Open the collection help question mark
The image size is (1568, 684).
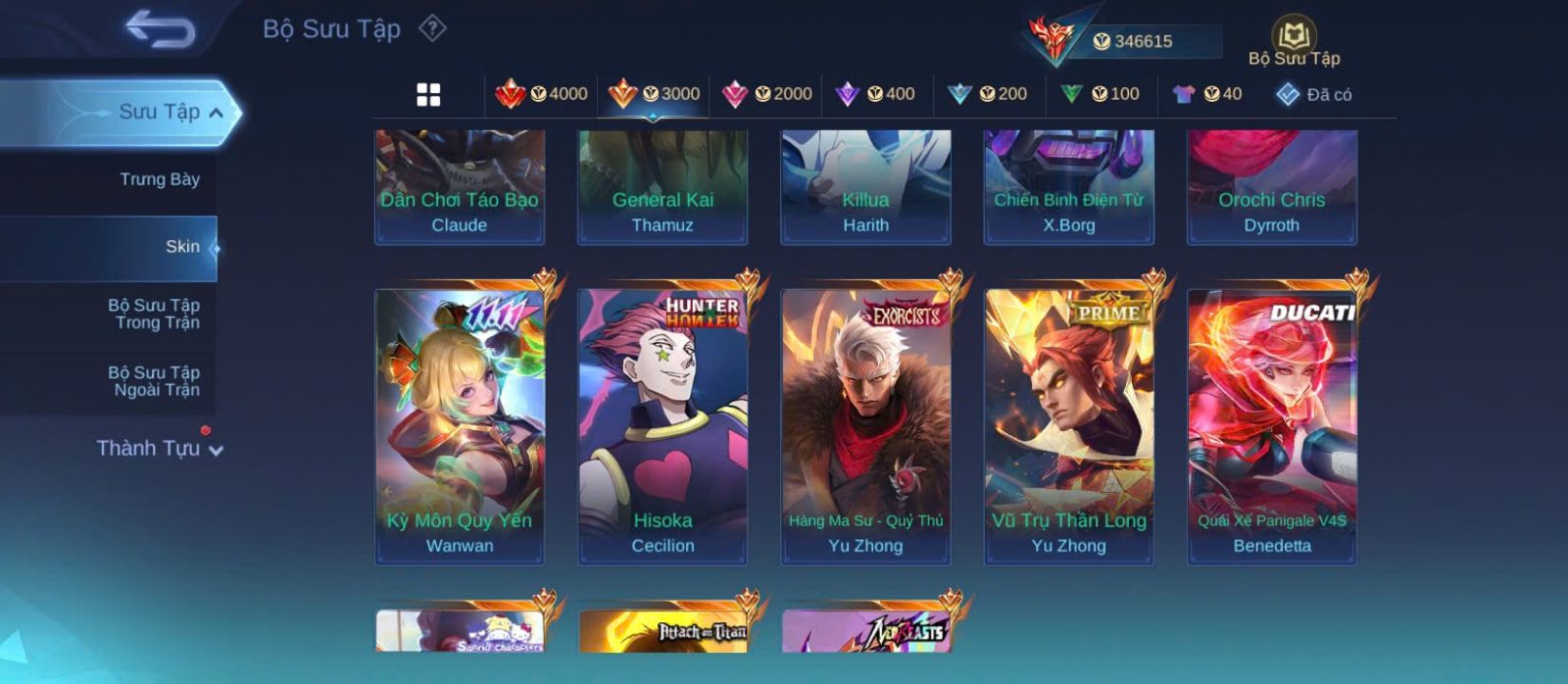[x=432, y=28]
